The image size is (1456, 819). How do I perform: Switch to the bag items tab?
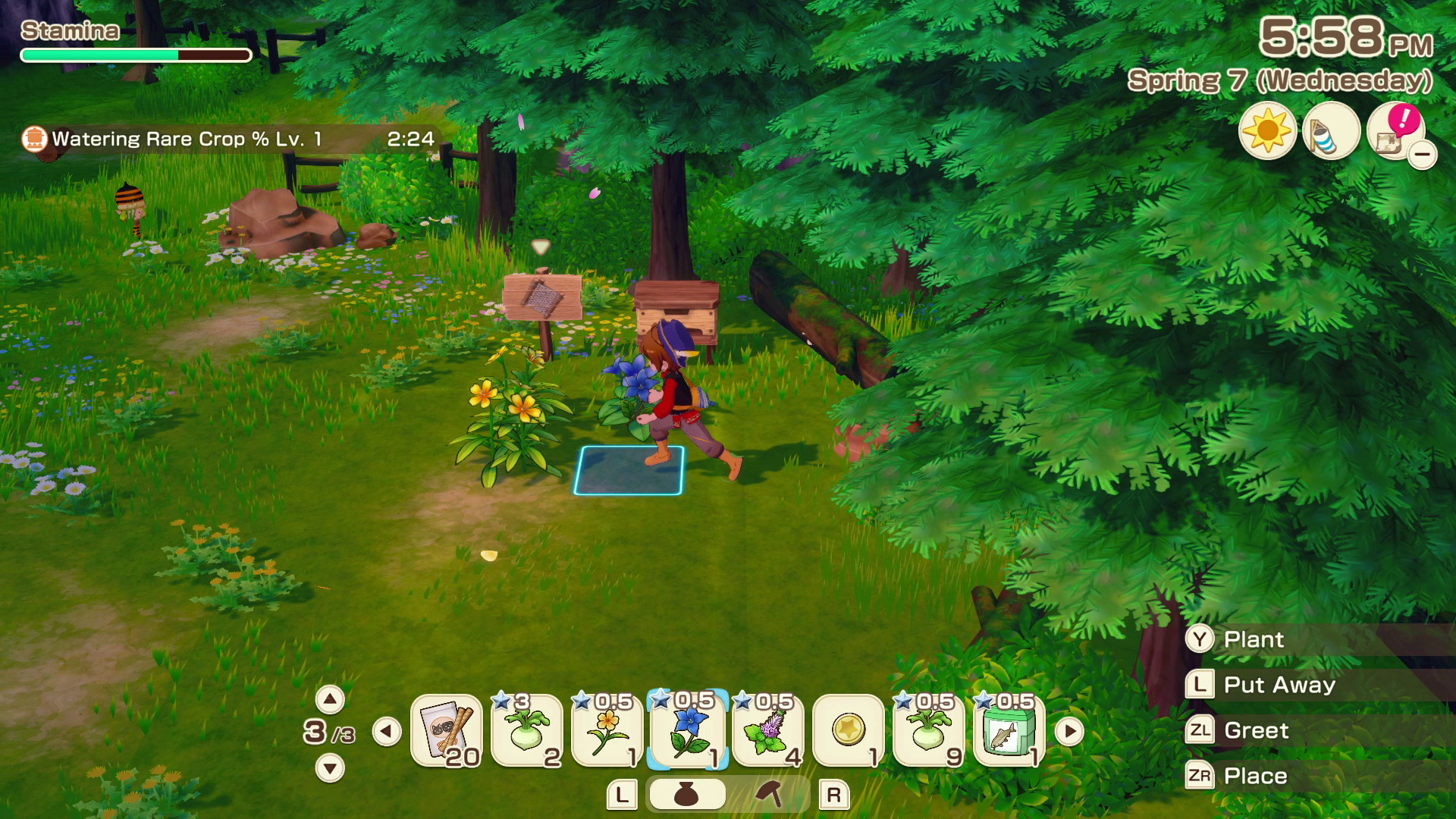click(x=687, y=795)
